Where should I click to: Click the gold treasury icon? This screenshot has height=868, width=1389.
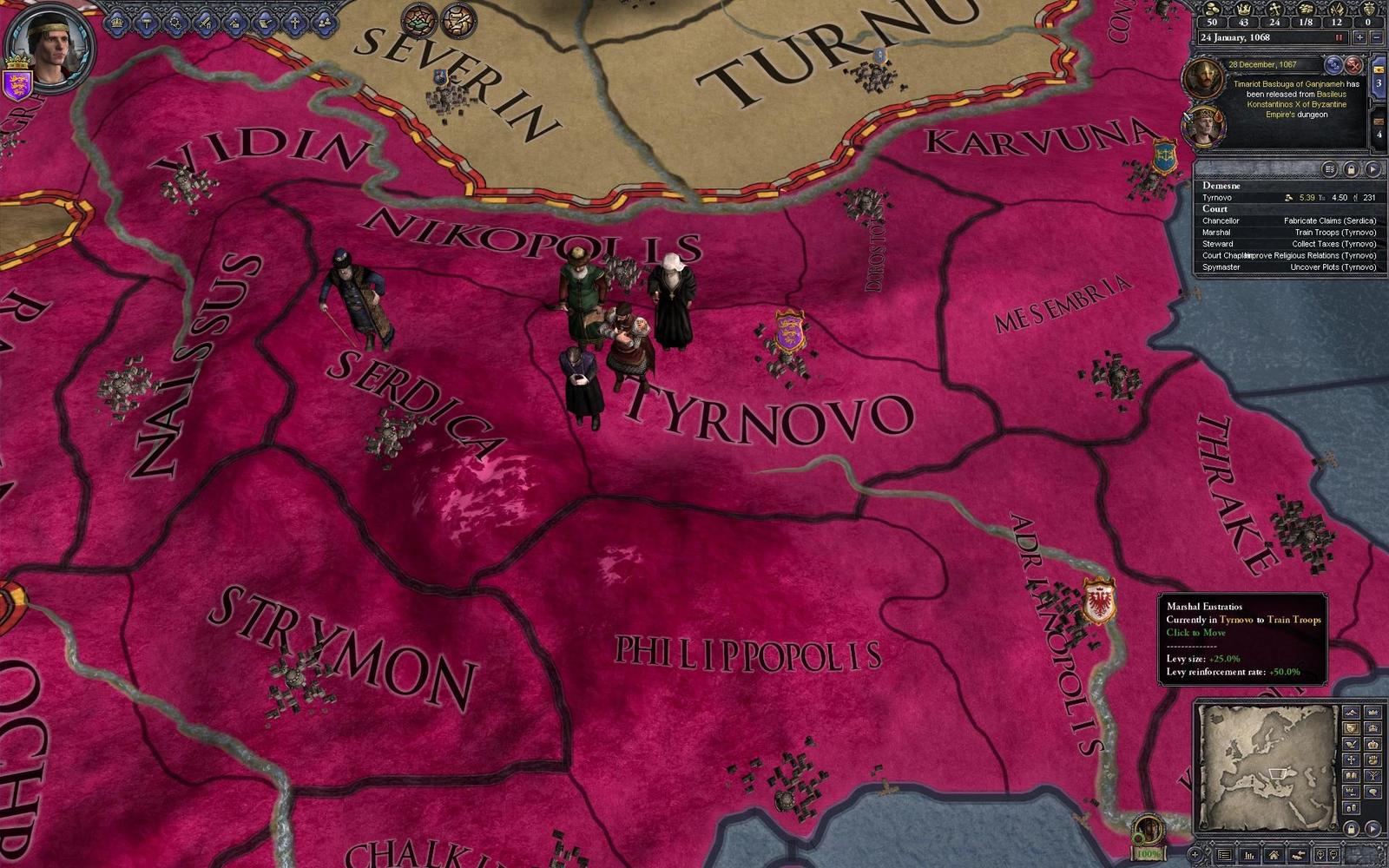click(x=1210, y=11)
